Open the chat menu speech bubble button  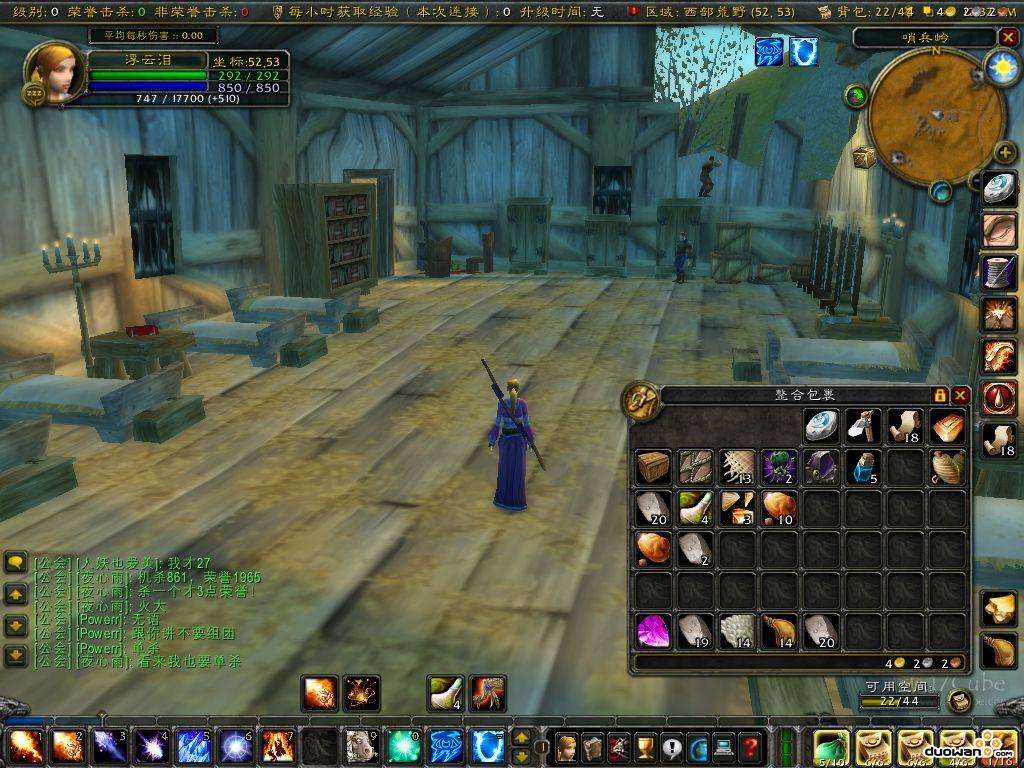16,563
